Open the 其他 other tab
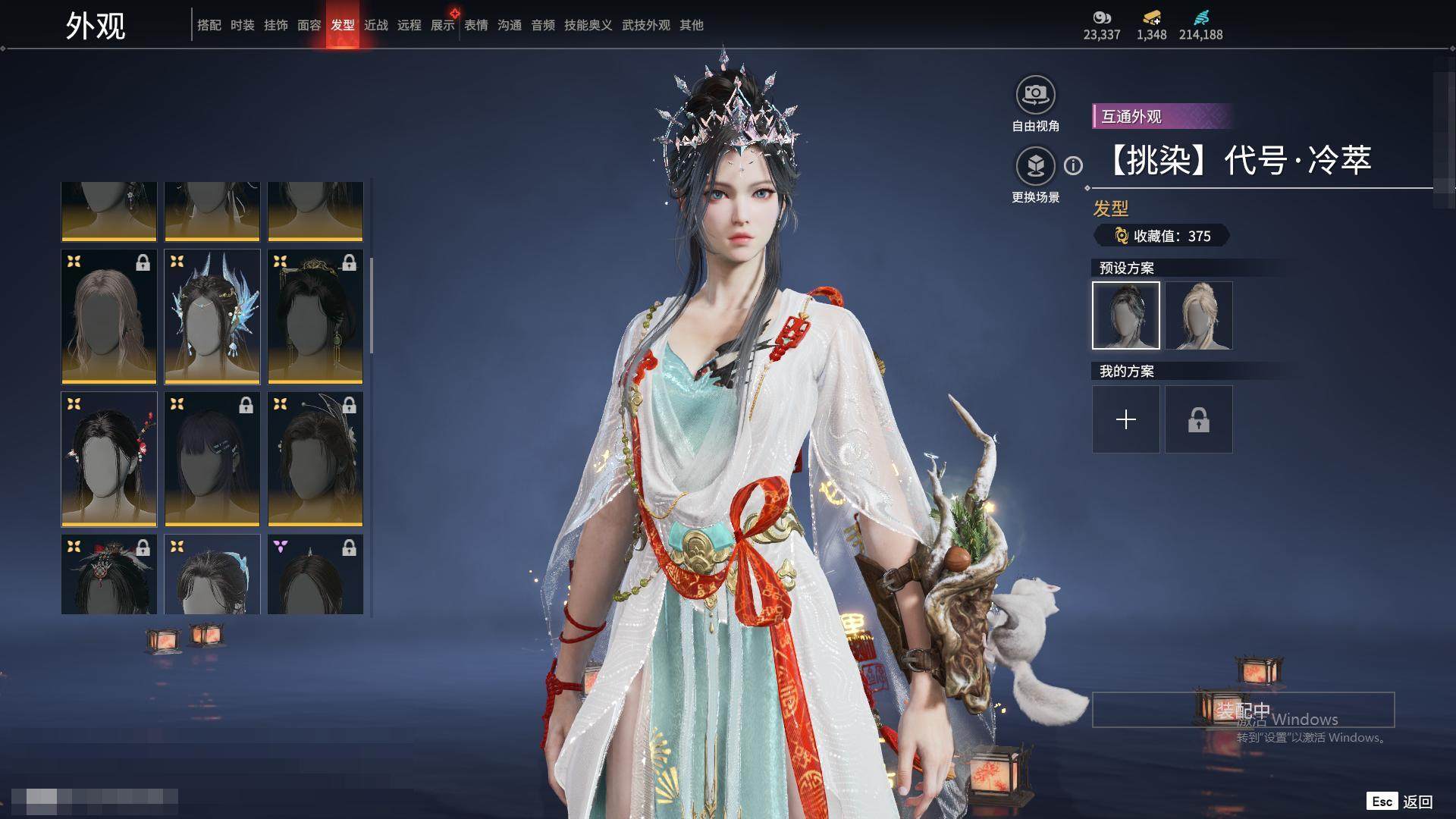 point(692,25)
